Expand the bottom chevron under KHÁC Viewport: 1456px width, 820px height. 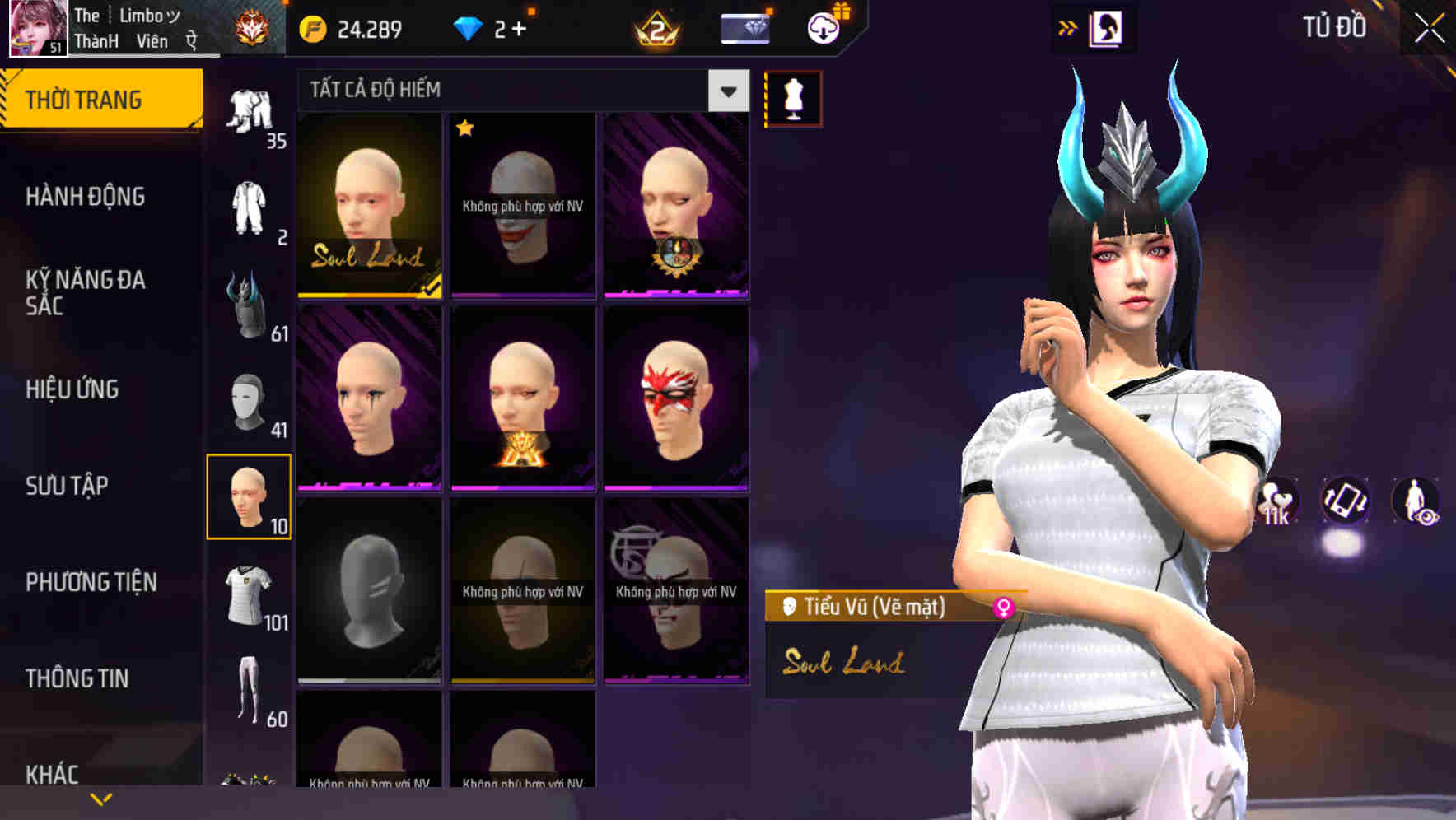[x=101, y=798]
